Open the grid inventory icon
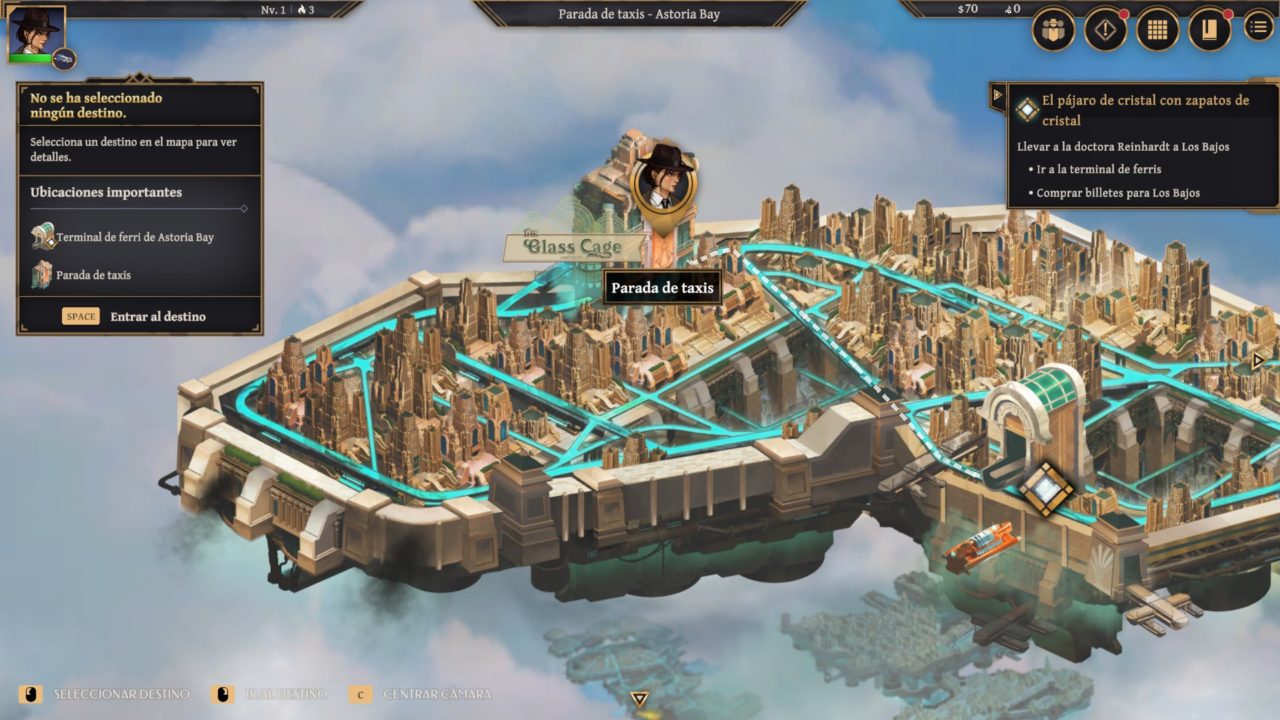 pos(1157,30)
